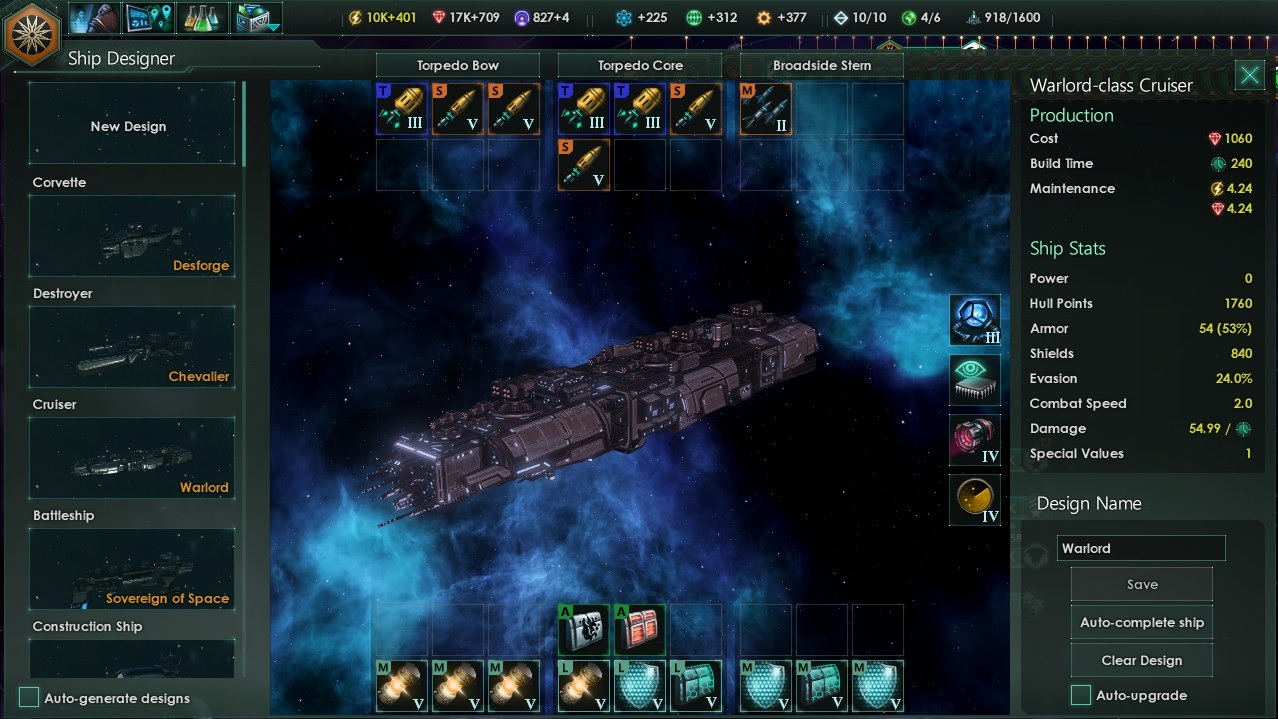Save the ship design

tap(1141, 585)
